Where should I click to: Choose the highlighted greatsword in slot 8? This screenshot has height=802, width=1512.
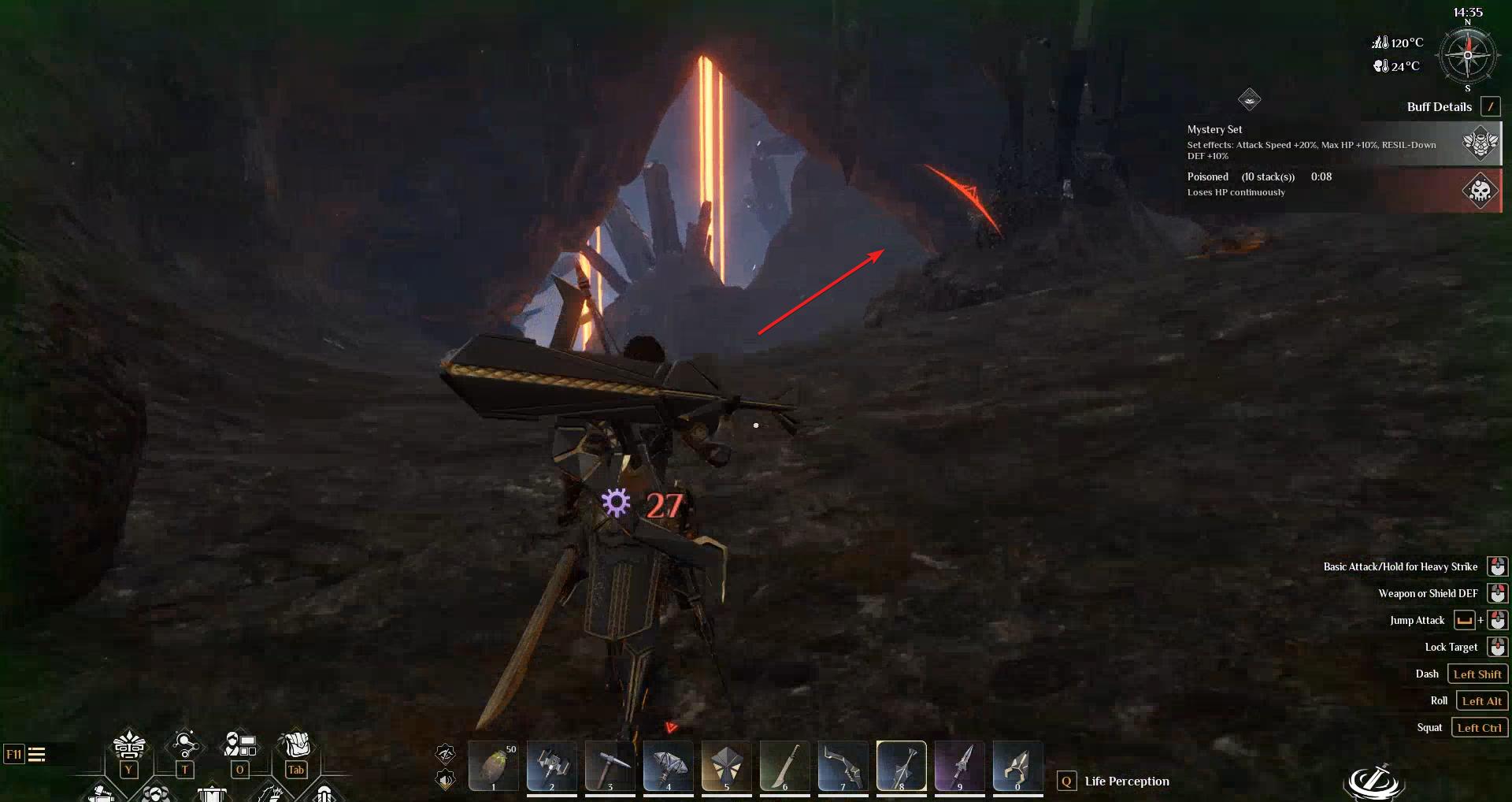(x=901, y=766)
